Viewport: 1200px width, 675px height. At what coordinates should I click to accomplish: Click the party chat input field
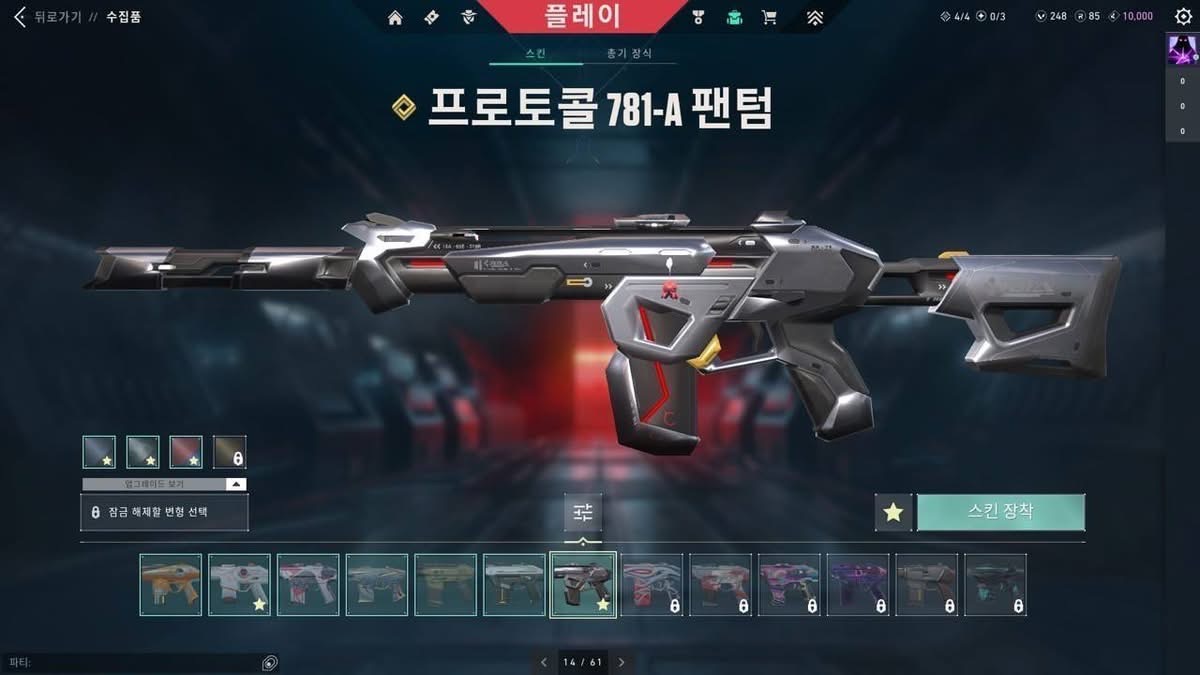coord(130,662)
